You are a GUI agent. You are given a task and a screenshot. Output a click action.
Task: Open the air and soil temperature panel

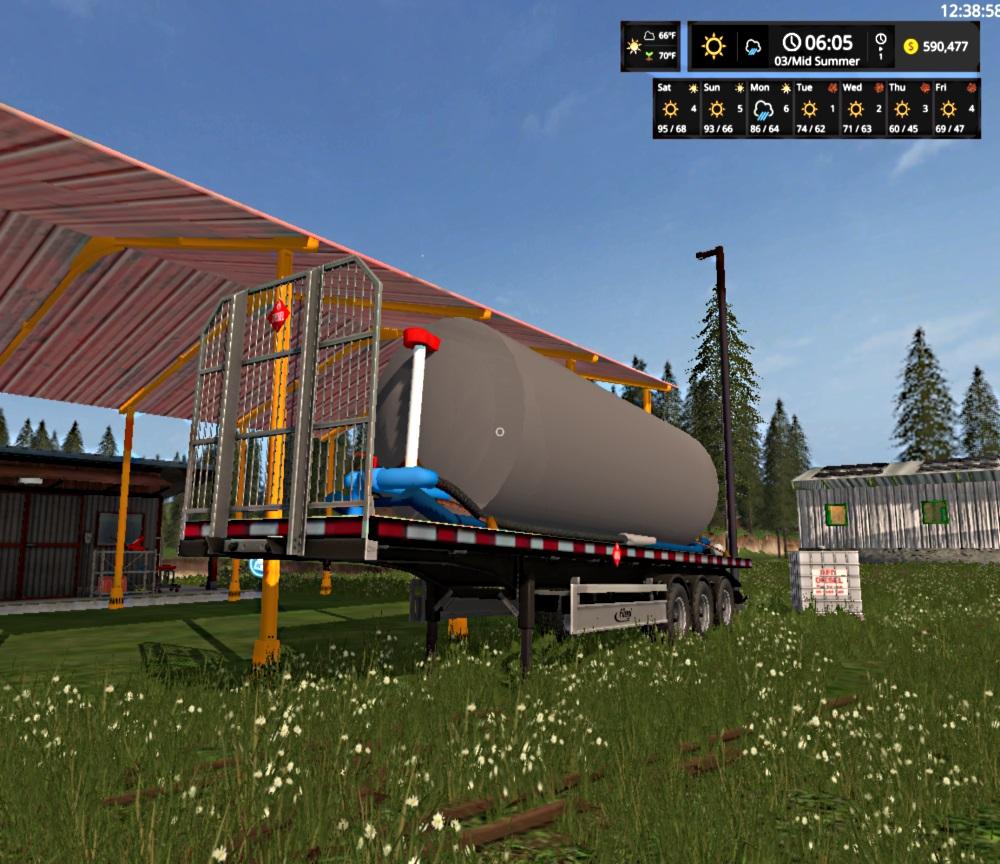pyautogui.click(x=650, y=46)
